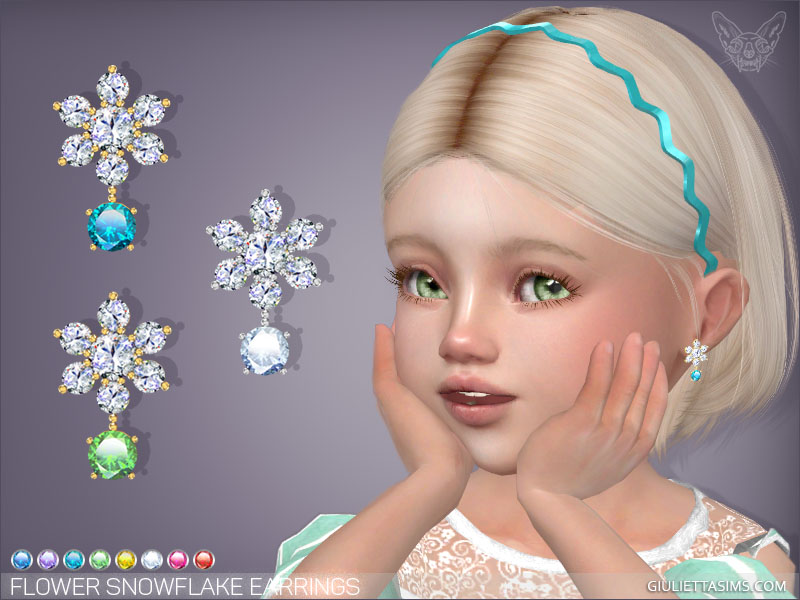Select the green gem color swatch
This screenshot has width=800, height=600.
98,558
